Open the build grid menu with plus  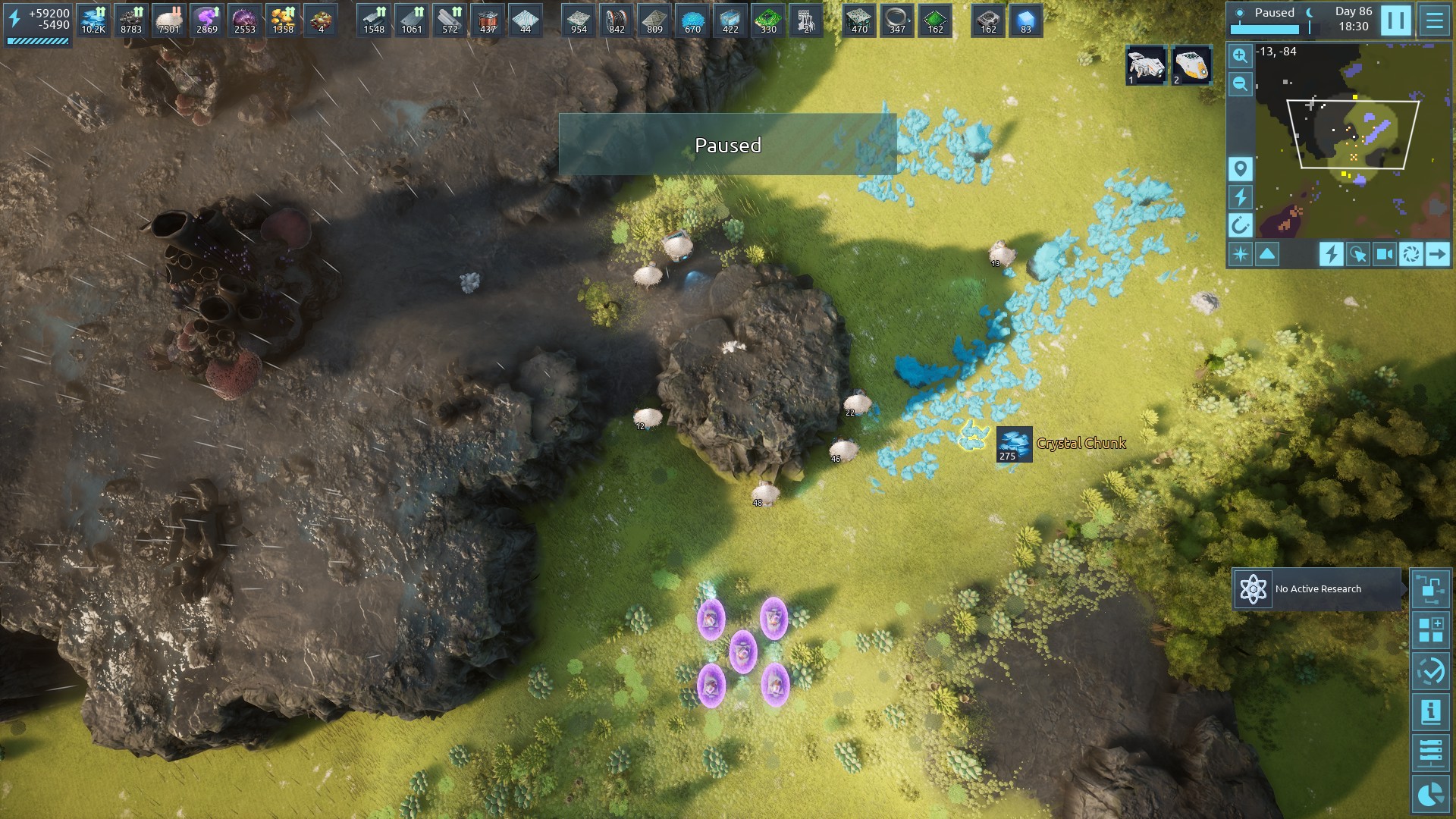pos(1431,630)
